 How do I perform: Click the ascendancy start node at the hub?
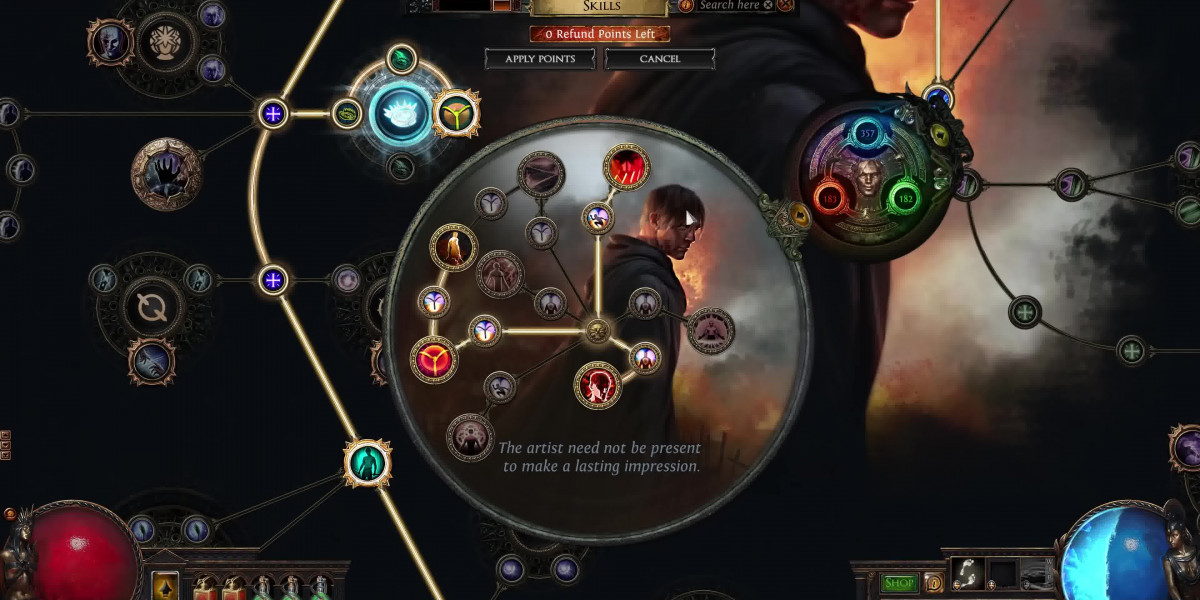[x=598, y=330]
